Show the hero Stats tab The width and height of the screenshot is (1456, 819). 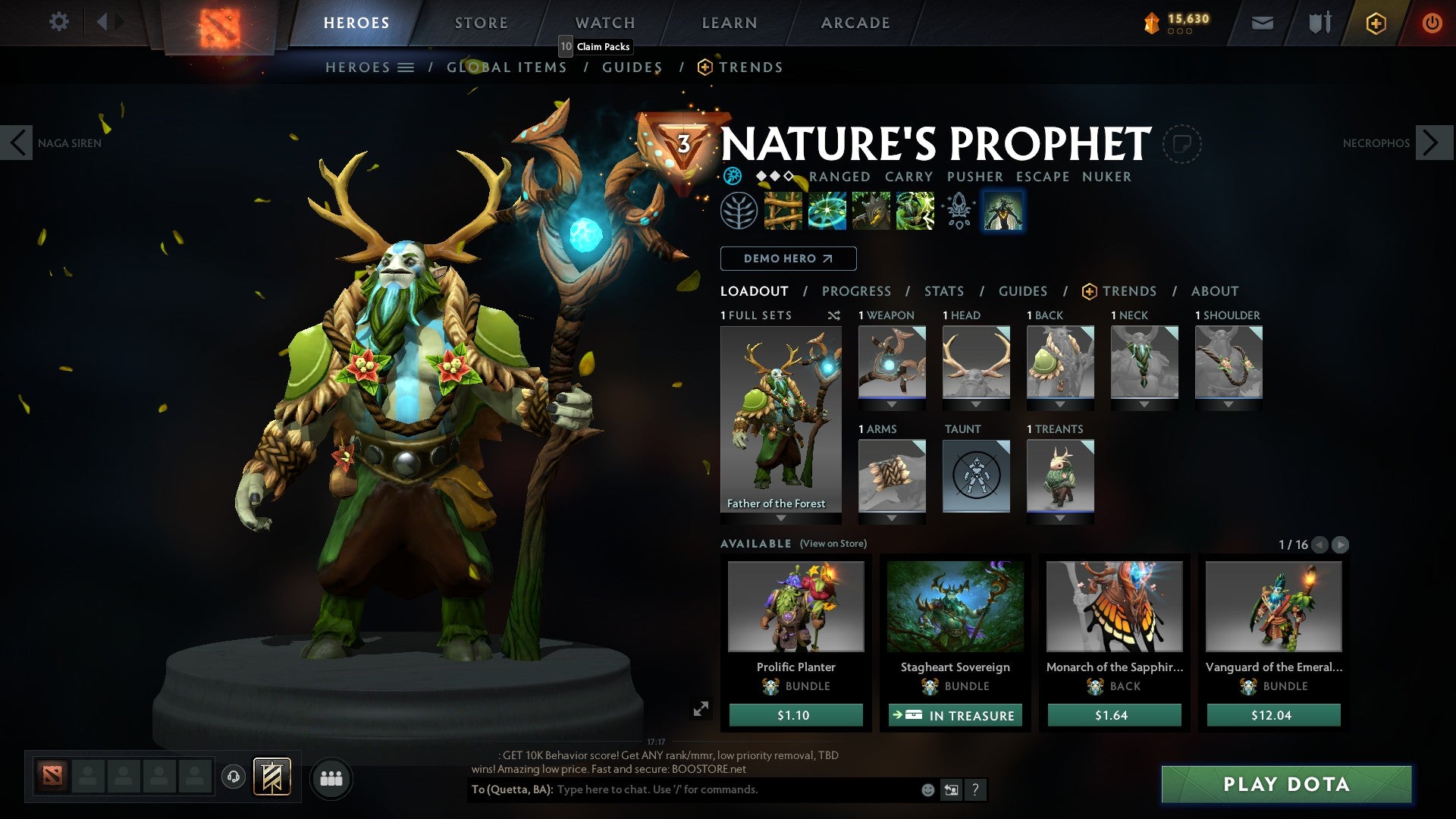[x=943, y=291]
